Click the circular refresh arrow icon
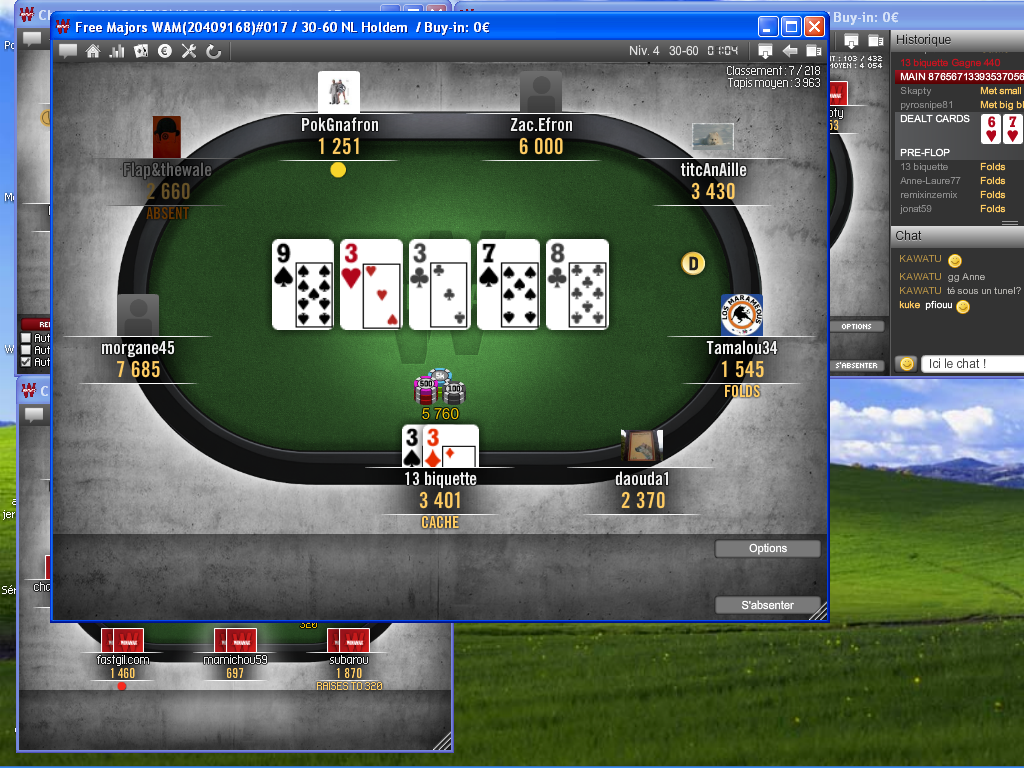Viewport: 1024px width, 768px height. point(213,51)
